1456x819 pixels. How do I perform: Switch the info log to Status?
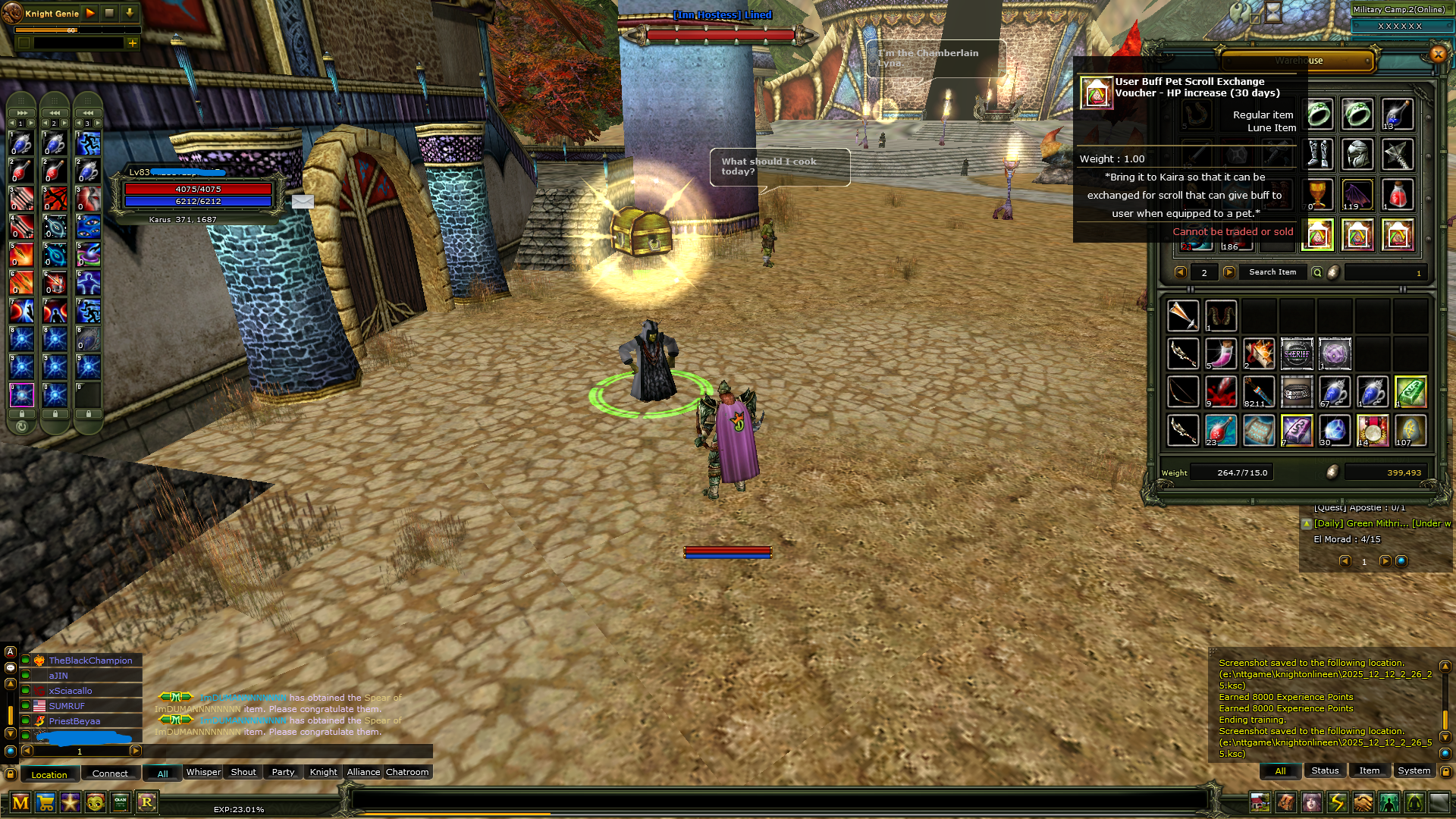[1325, 770]
